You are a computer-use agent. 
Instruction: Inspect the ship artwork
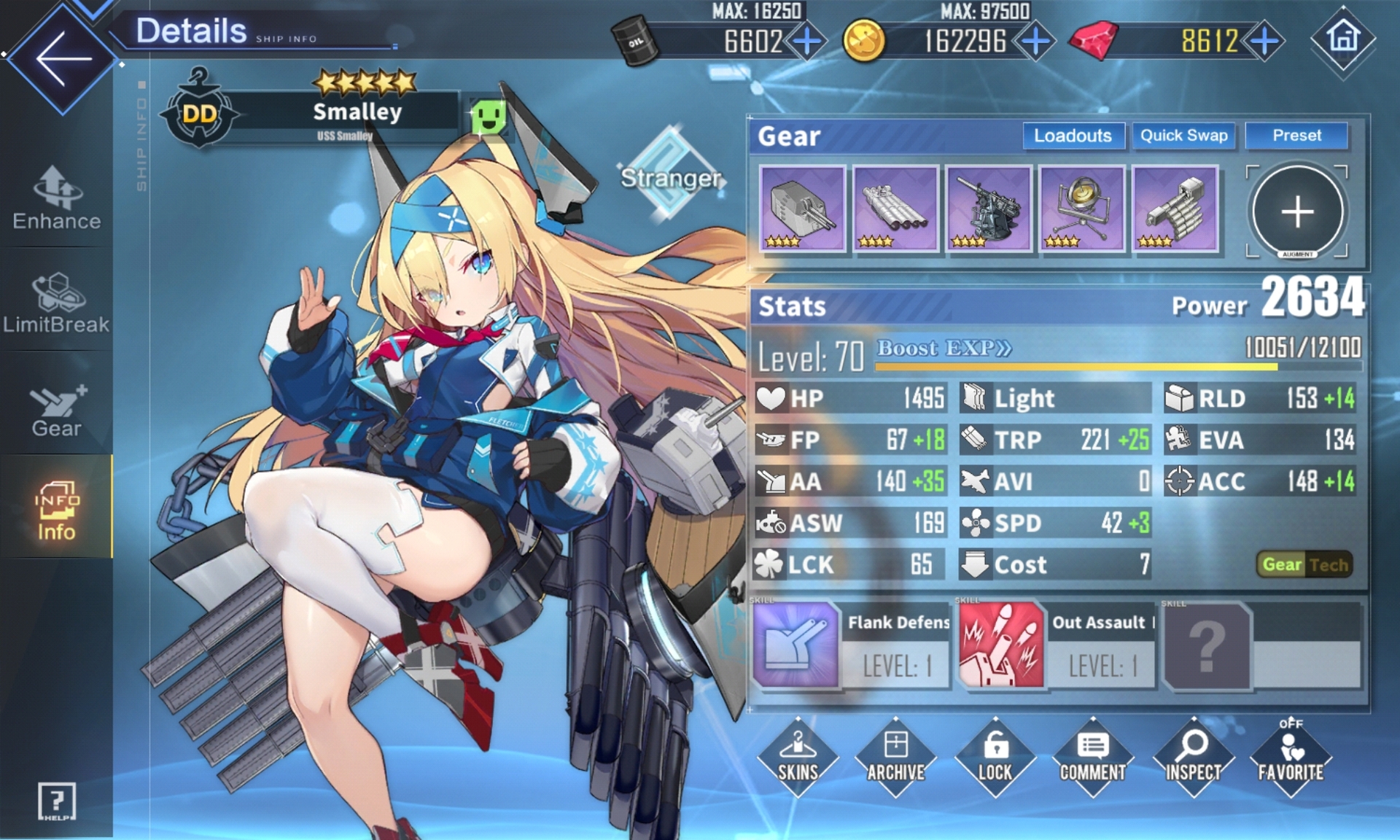point(1193,758)
